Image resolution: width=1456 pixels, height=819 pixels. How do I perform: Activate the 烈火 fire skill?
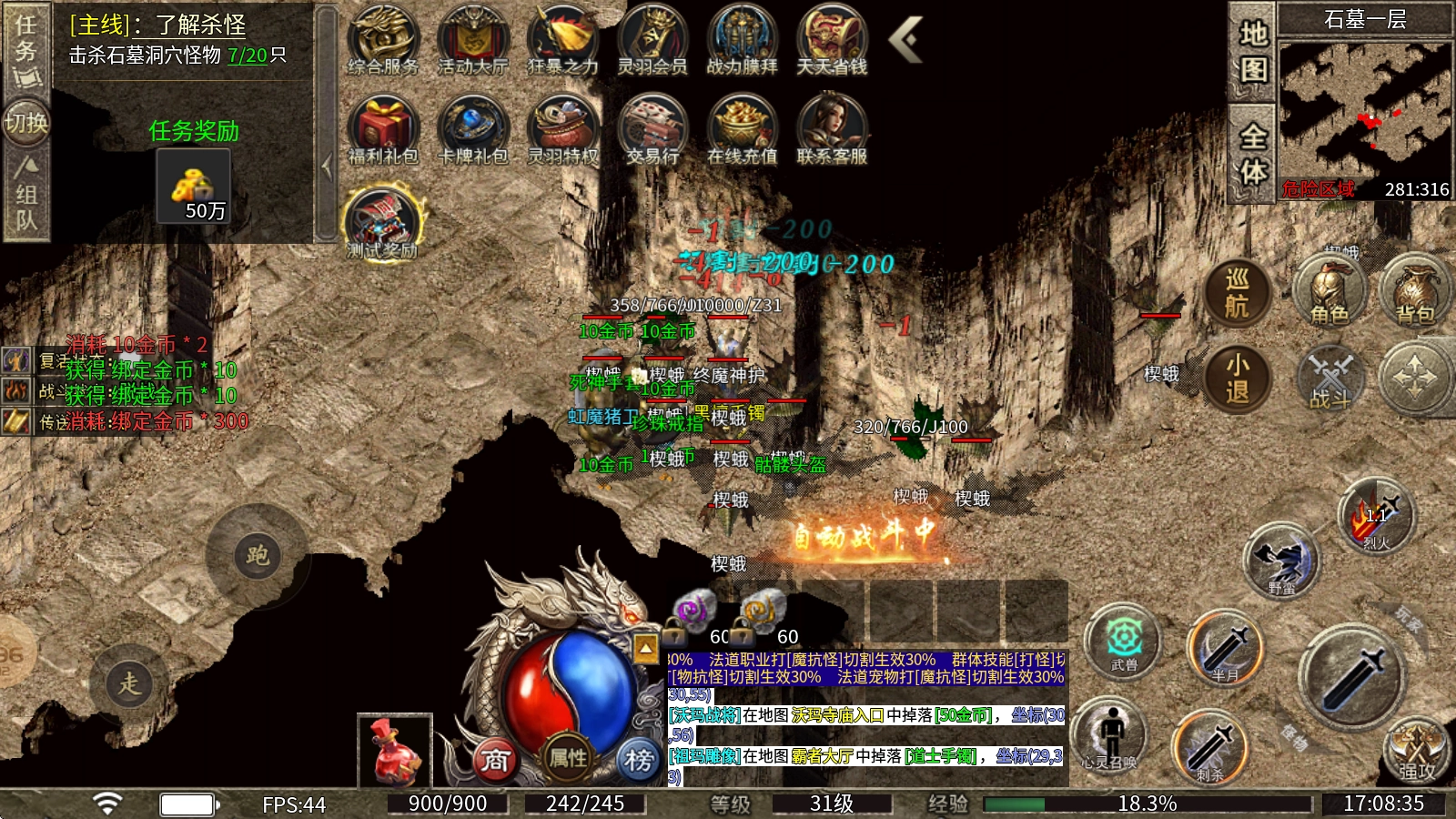[1376, 516]
